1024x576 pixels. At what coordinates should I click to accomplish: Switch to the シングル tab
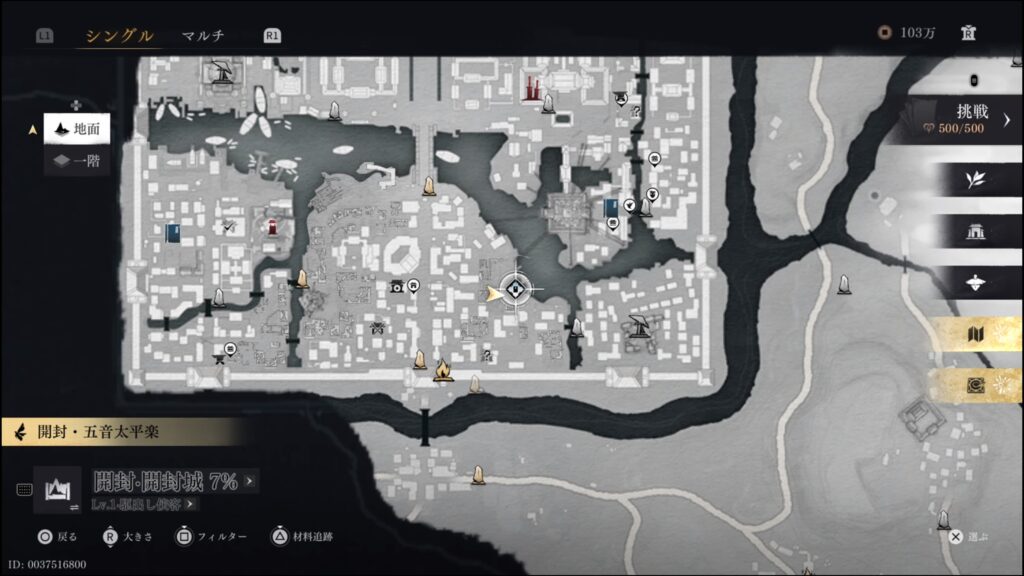coord(119,36)
